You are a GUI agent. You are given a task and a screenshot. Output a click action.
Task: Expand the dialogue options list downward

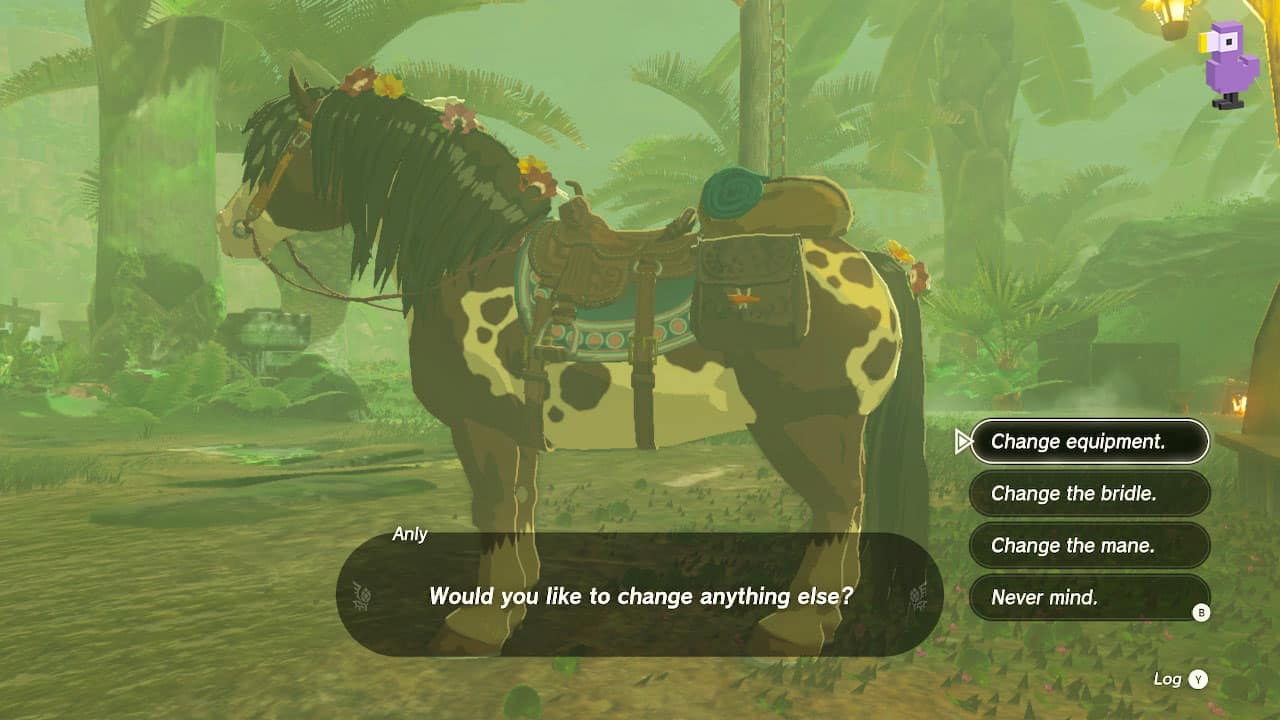pyautogui.click(x=1090, y=599)
